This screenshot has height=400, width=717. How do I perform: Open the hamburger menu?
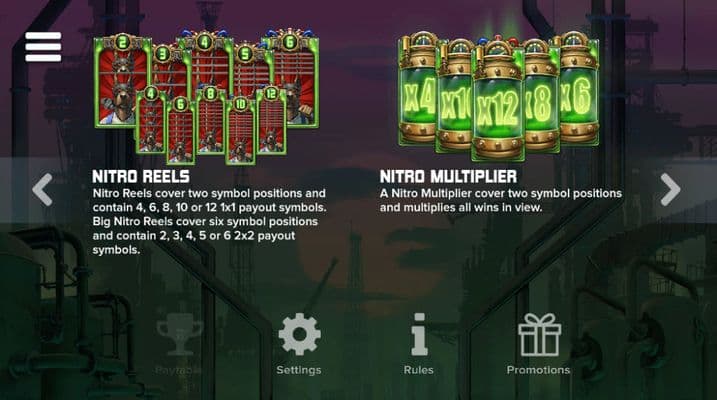tap(43, 47)
